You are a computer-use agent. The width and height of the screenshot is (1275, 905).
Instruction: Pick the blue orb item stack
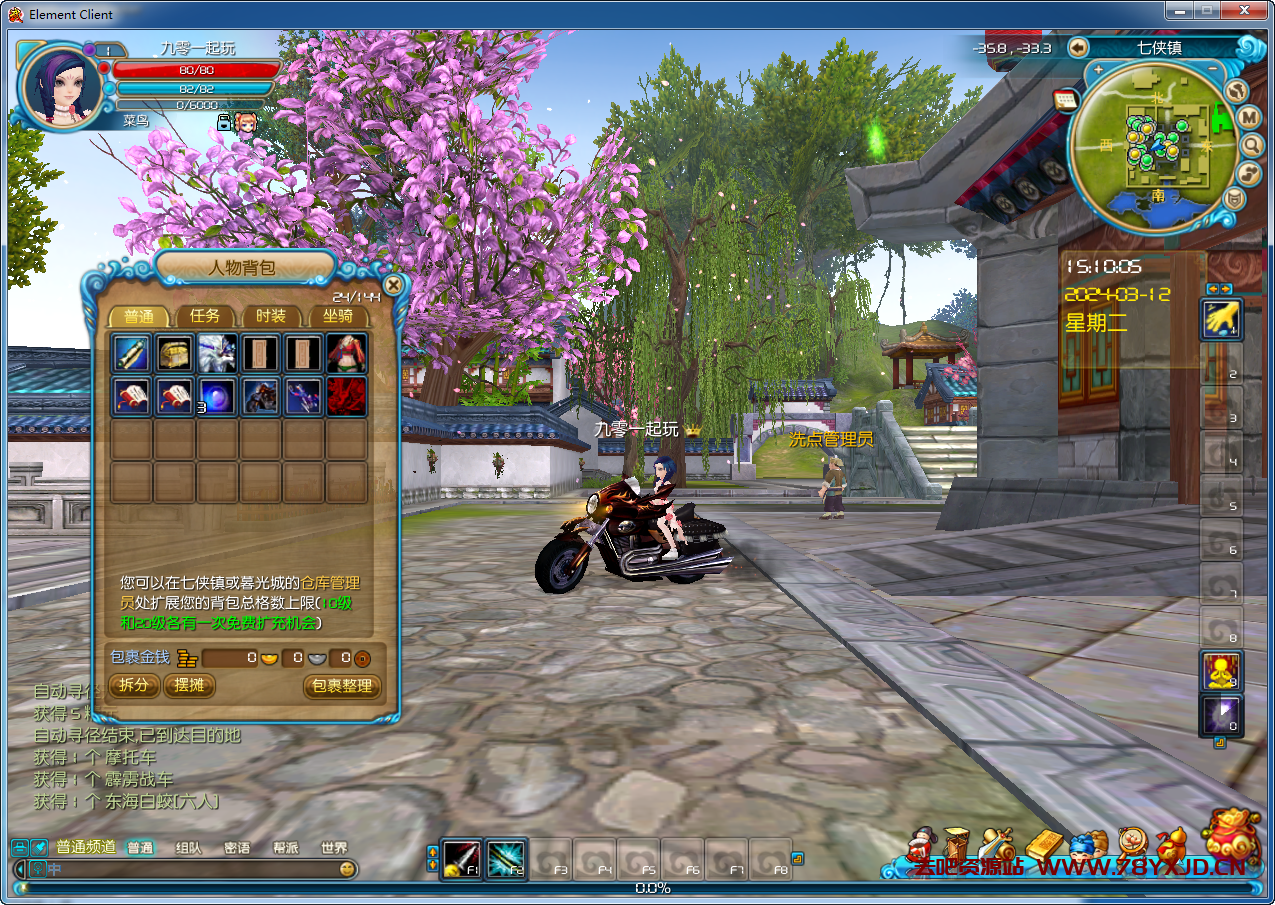coord(217,396)
